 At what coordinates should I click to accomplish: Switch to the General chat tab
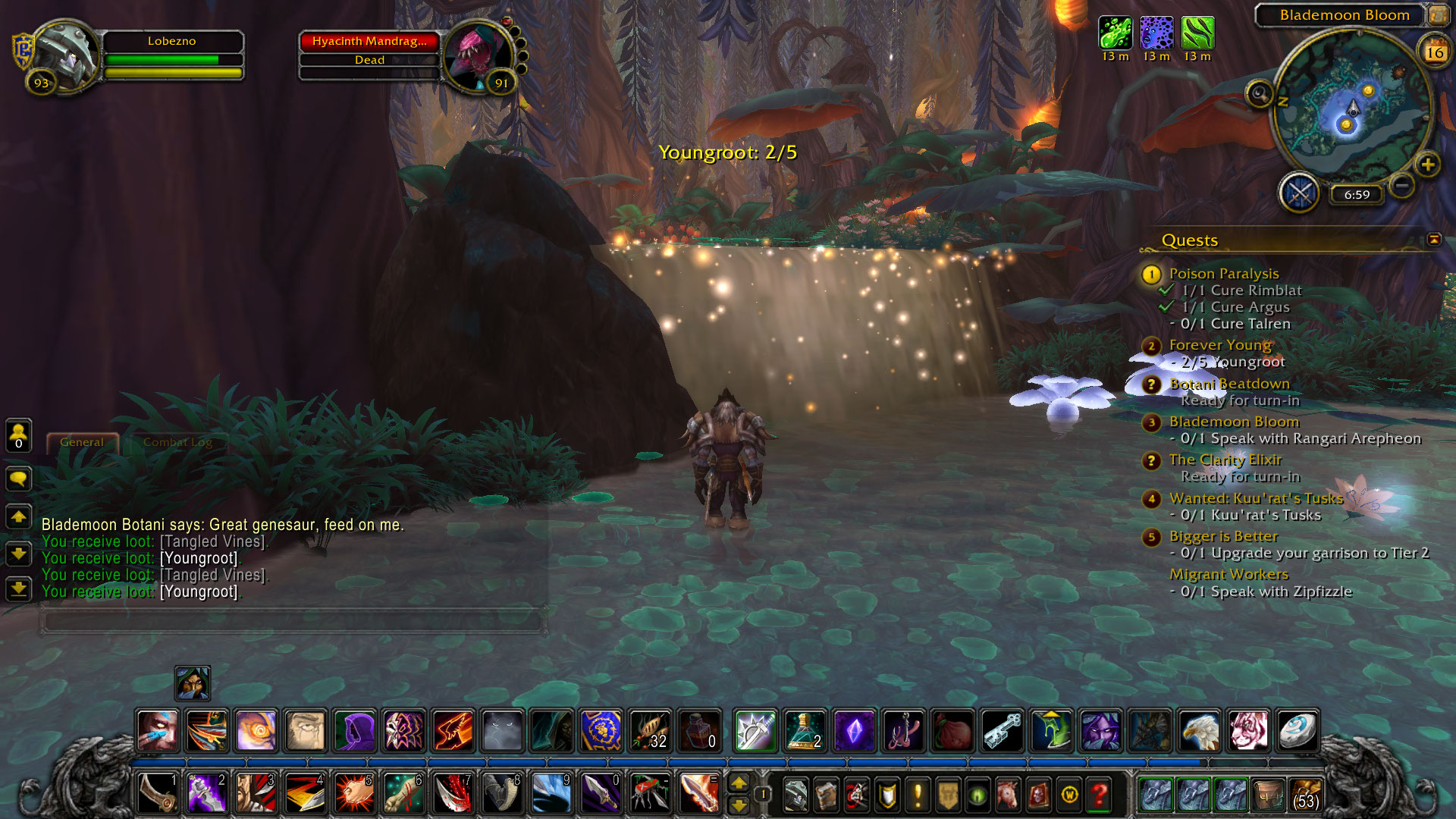82,442
